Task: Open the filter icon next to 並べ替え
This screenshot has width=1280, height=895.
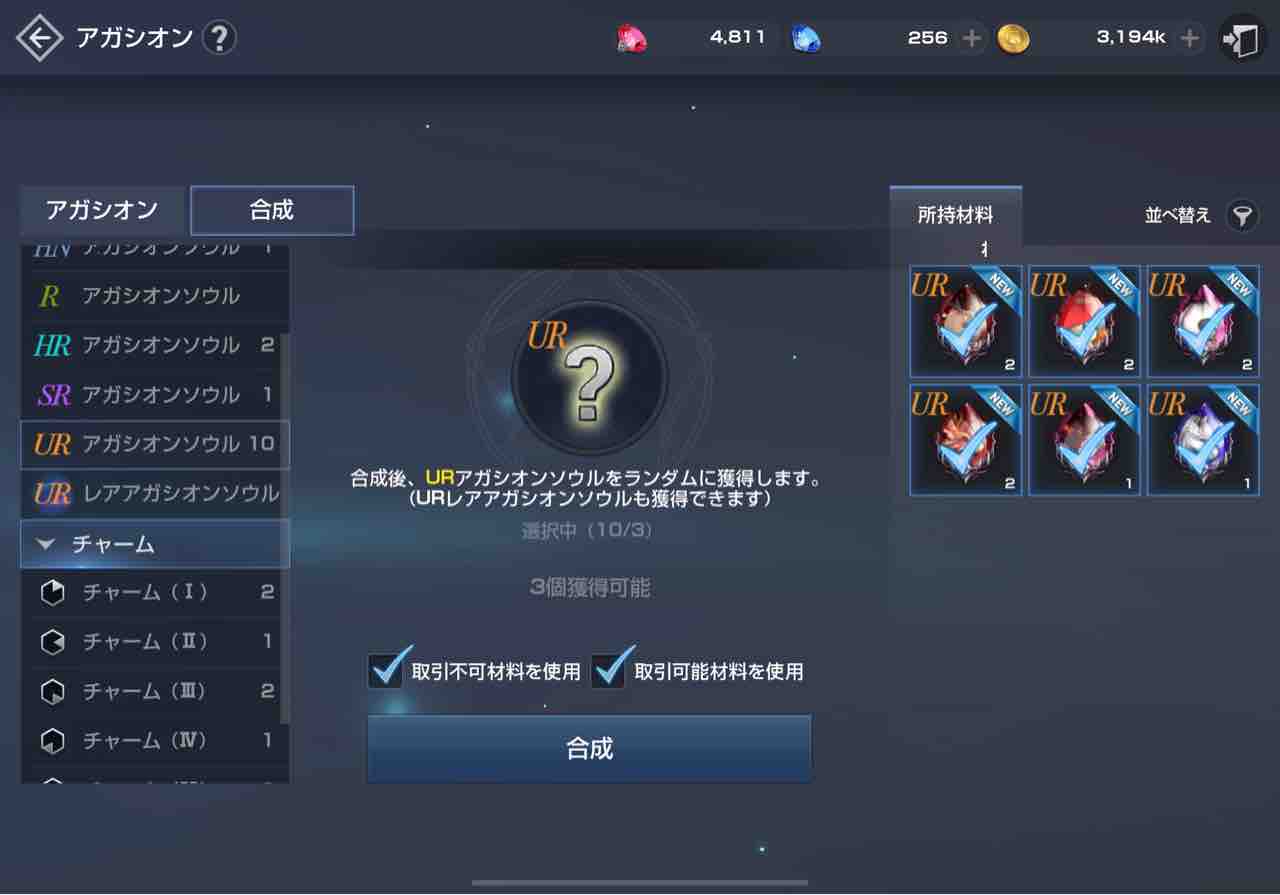Action: pos(1243,215)
